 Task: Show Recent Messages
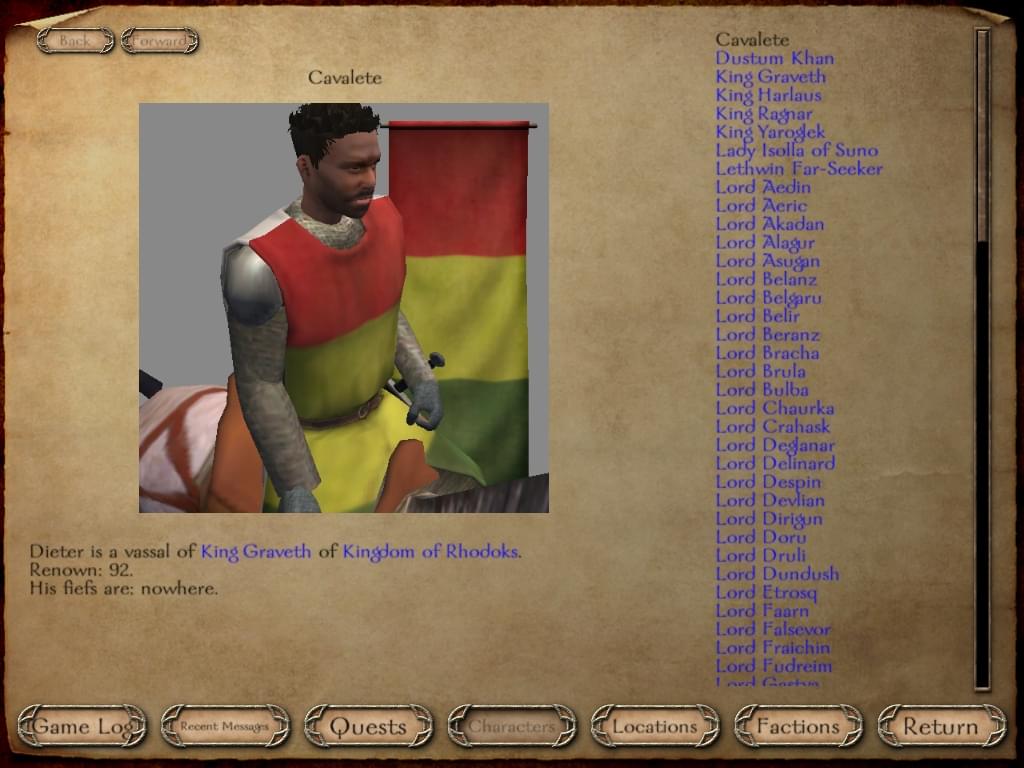(225, 727)
